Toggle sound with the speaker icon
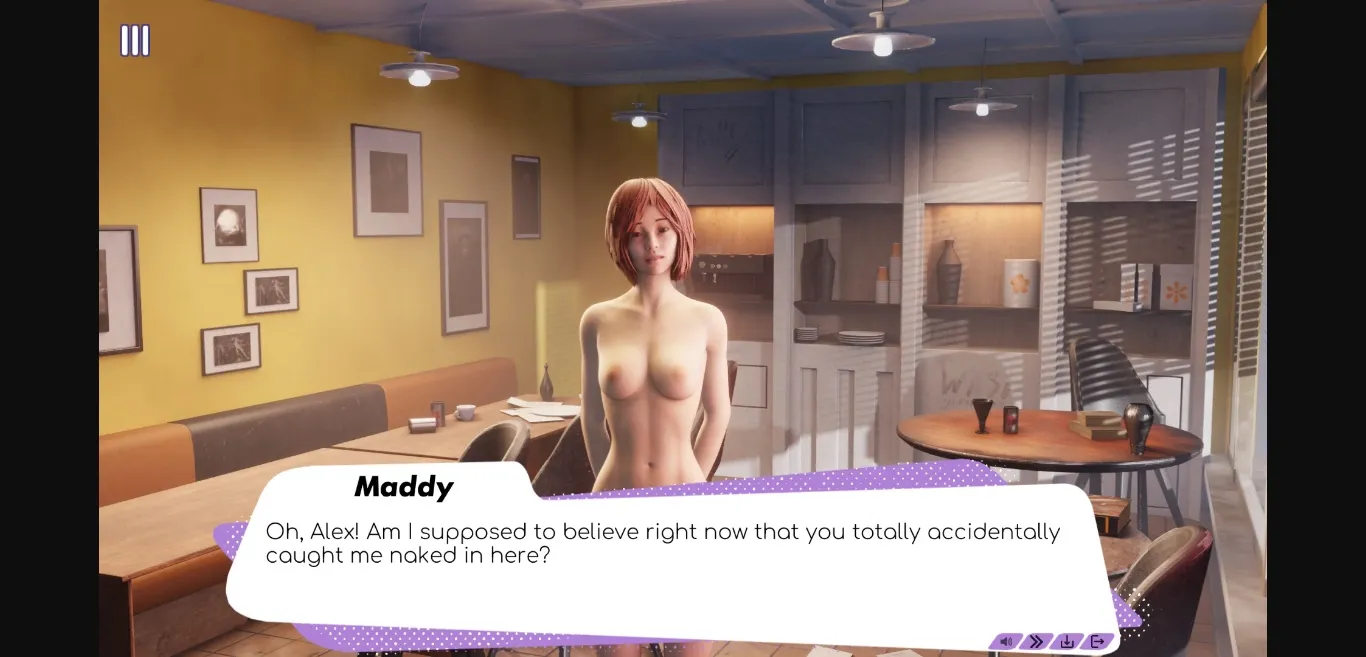 (x=1006, y=642)
